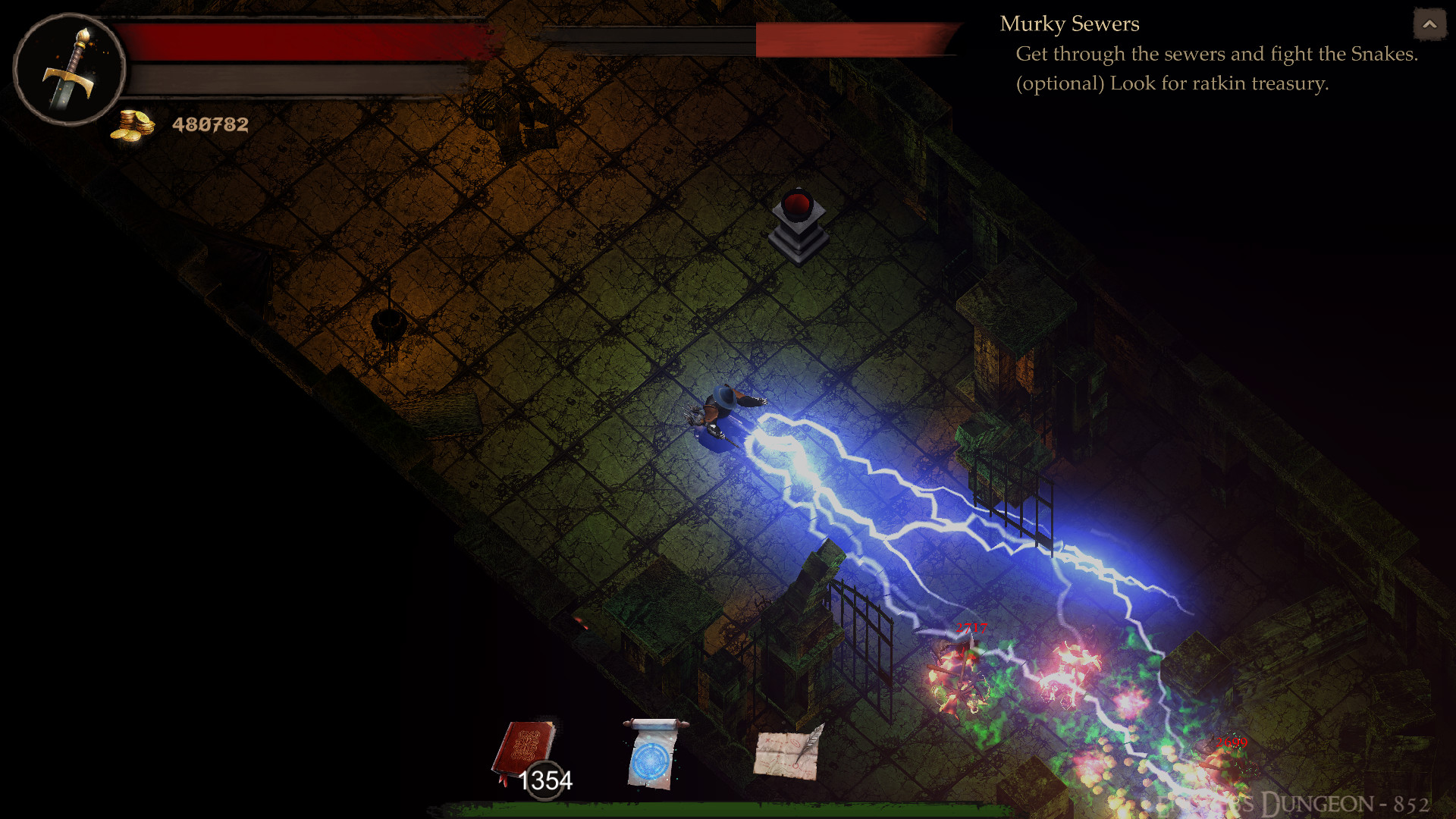Click the 1717 damage number
Viewport: 1456px width, 819px height.
pos(971,628)
